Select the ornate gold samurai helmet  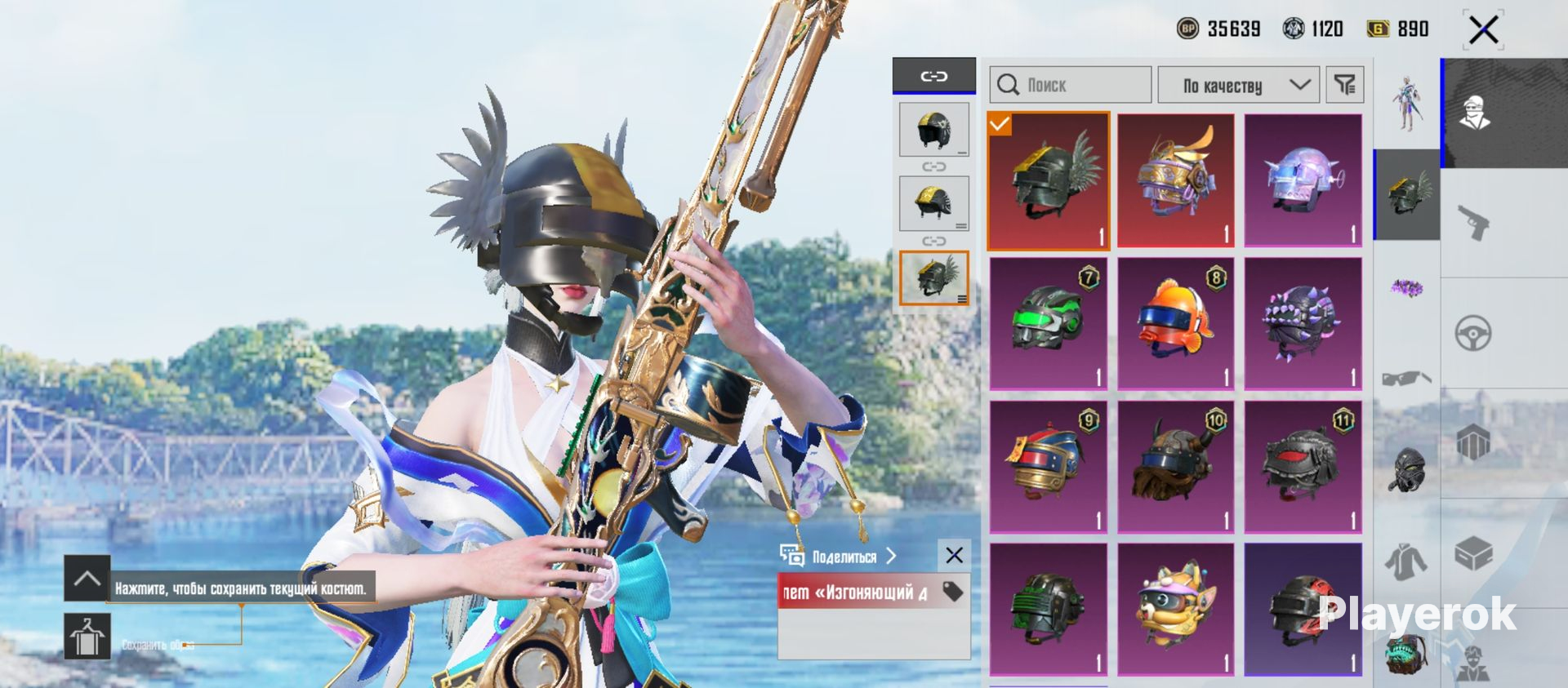pos(1175,180)
